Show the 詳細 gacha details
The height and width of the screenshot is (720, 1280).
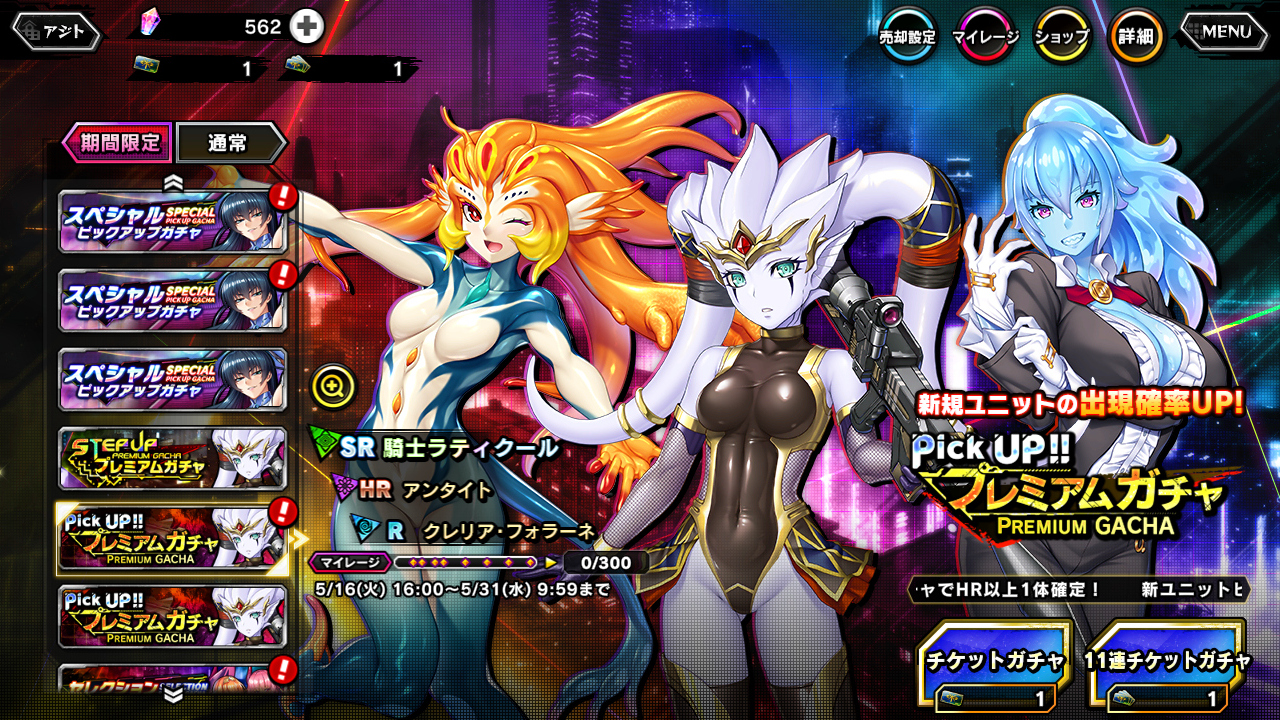point(1137,37)
